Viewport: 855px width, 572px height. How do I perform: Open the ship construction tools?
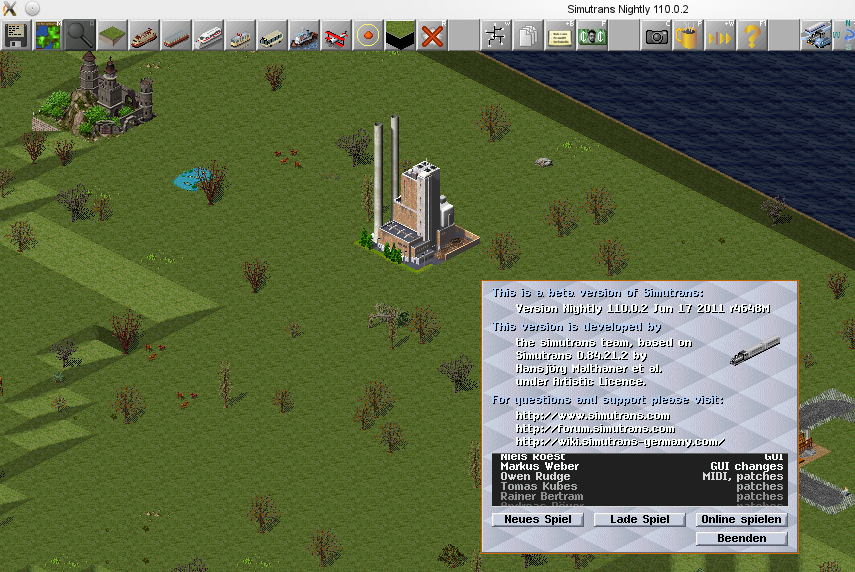coord(304,36)
